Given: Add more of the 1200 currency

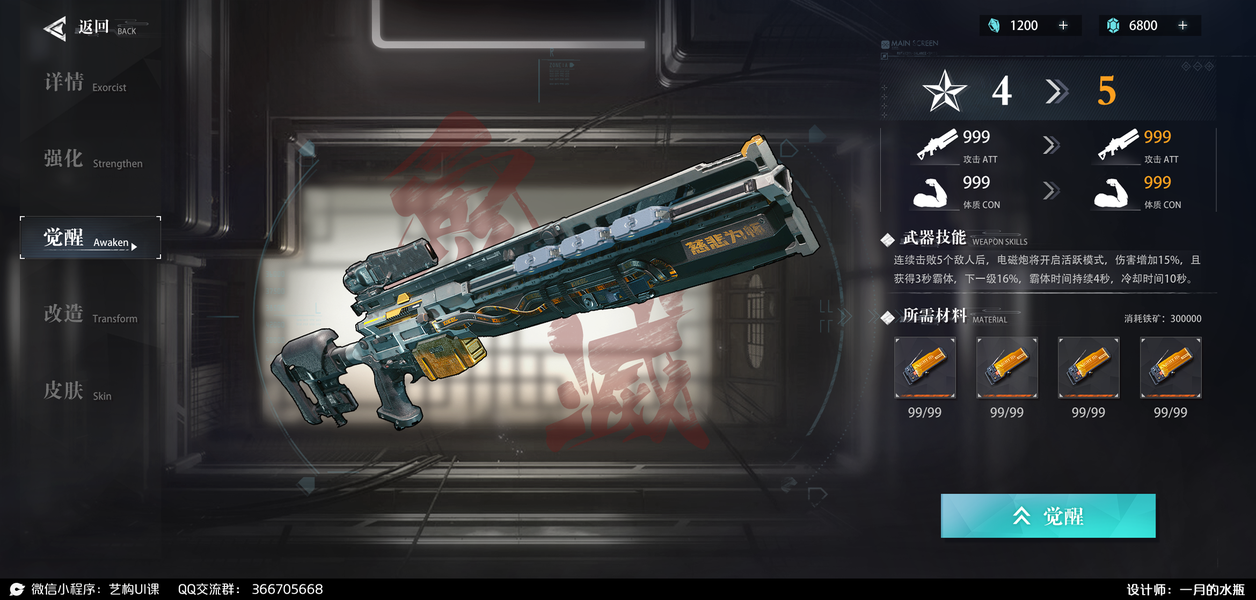Looking at the screenshot, I should point(1063,26).
